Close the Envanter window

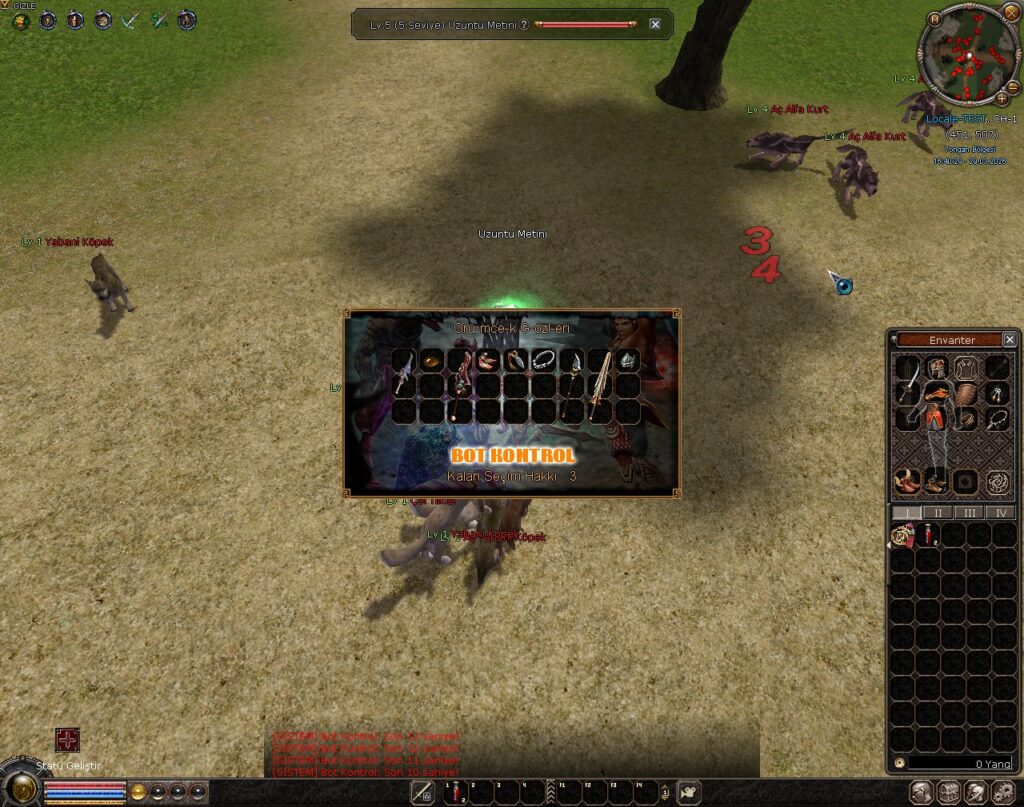(1009, 340)
